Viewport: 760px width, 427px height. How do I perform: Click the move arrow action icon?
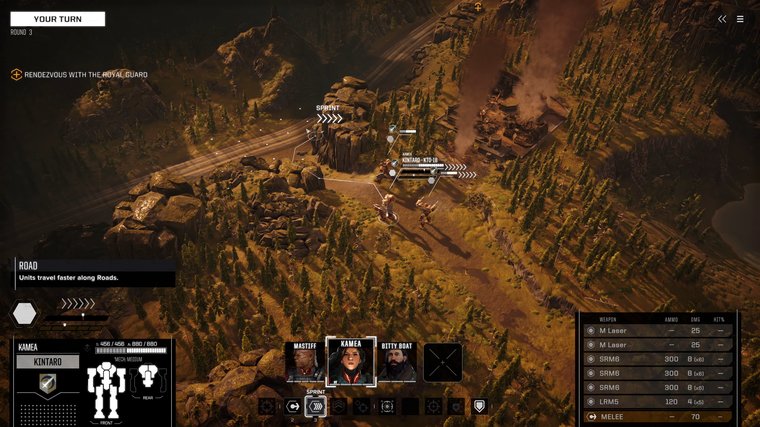[292, 406]
